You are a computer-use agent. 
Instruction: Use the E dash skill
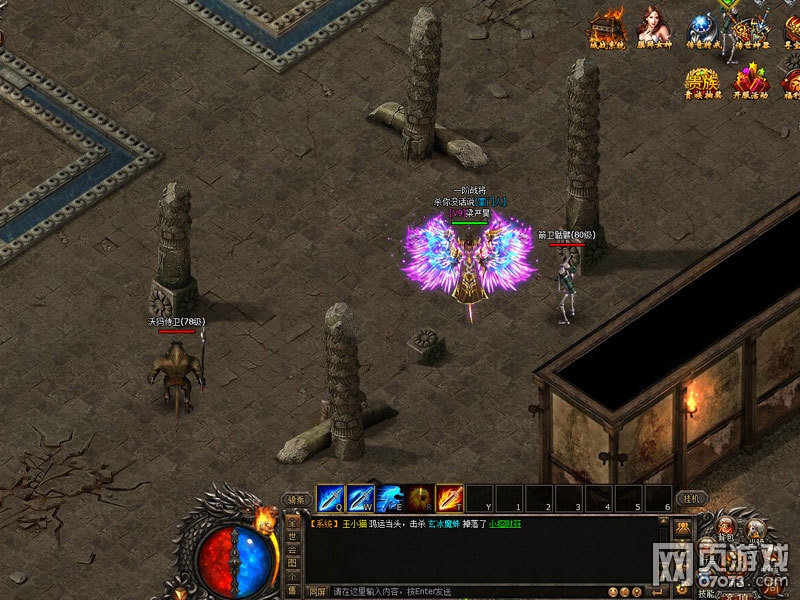click(390, 497)
